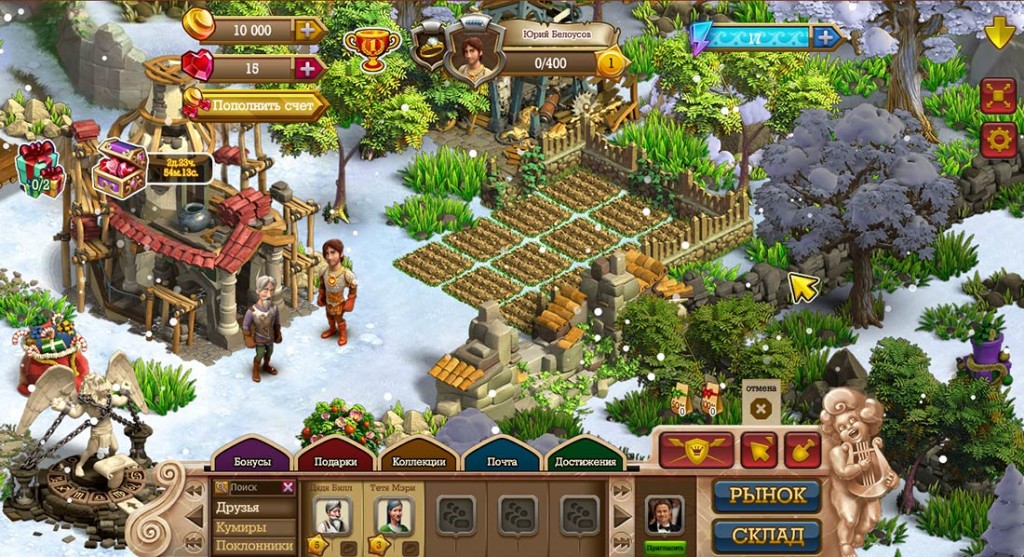Open settings with the gear button
The width and height of the screenshot is (1024, 557).
click(998, 139)
